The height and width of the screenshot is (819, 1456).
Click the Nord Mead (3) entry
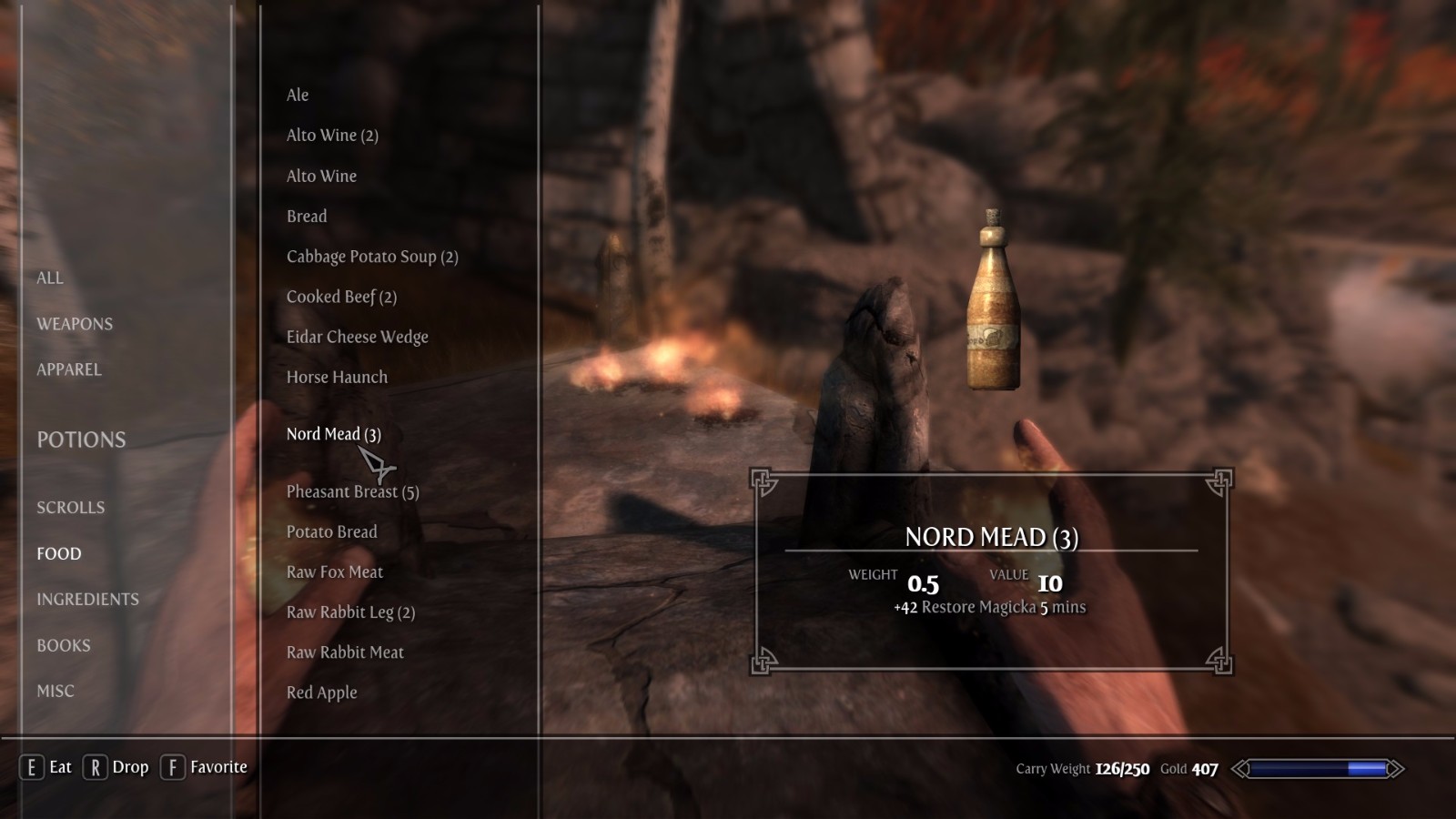(333, 434)
